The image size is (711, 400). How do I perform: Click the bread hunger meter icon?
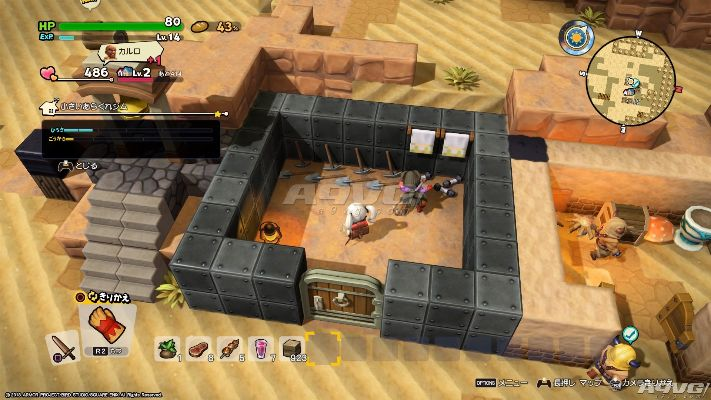[200, 25]
